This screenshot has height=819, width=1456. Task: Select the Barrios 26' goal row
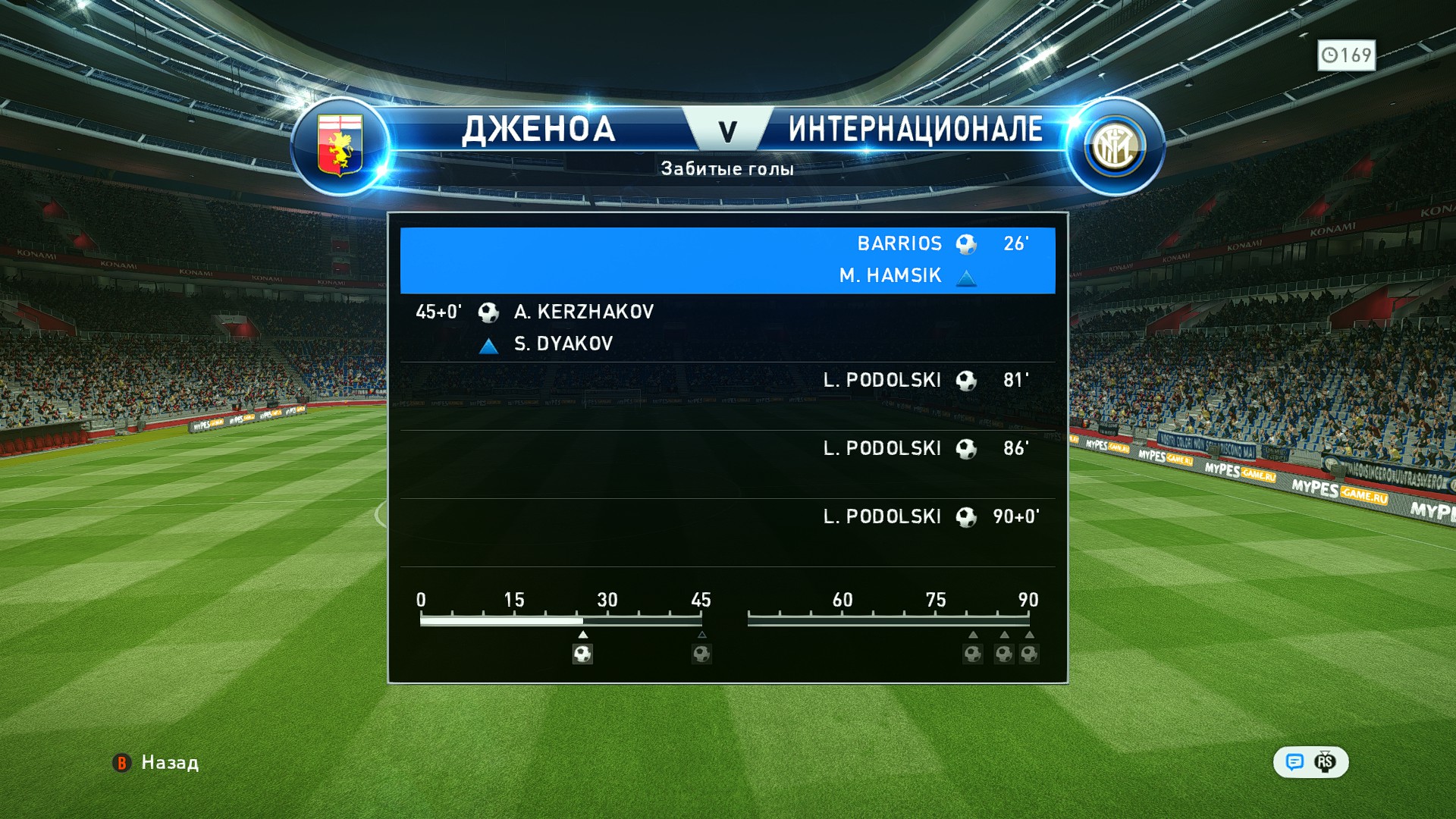727,259
